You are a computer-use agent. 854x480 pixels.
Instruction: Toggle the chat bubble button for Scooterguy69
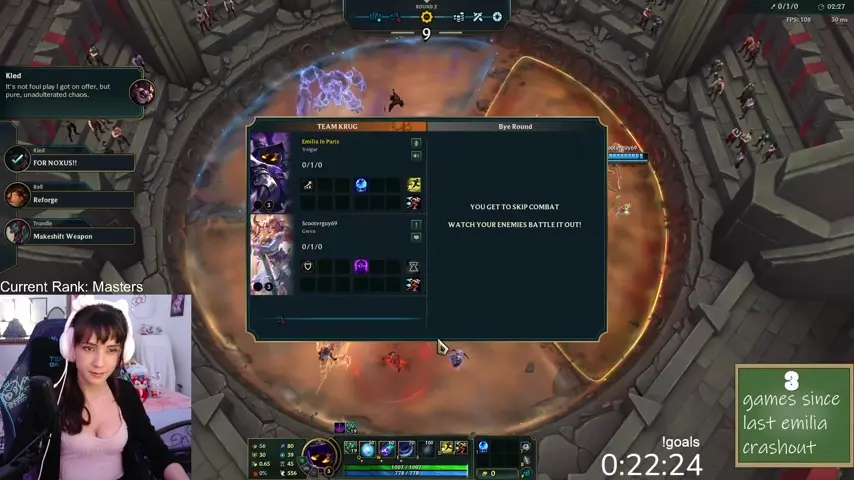415,237
